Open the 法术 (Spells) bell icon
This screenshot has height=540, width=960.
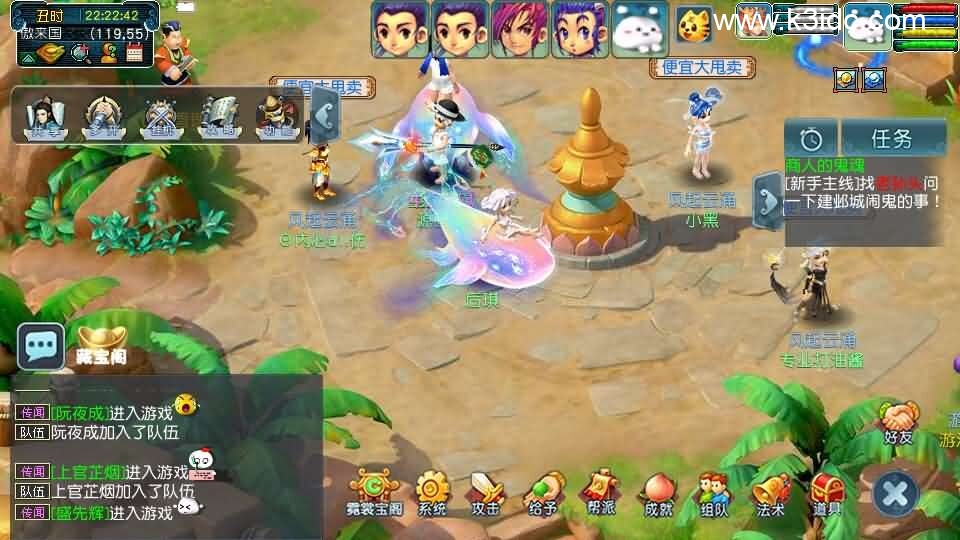(x=770, y=490)
